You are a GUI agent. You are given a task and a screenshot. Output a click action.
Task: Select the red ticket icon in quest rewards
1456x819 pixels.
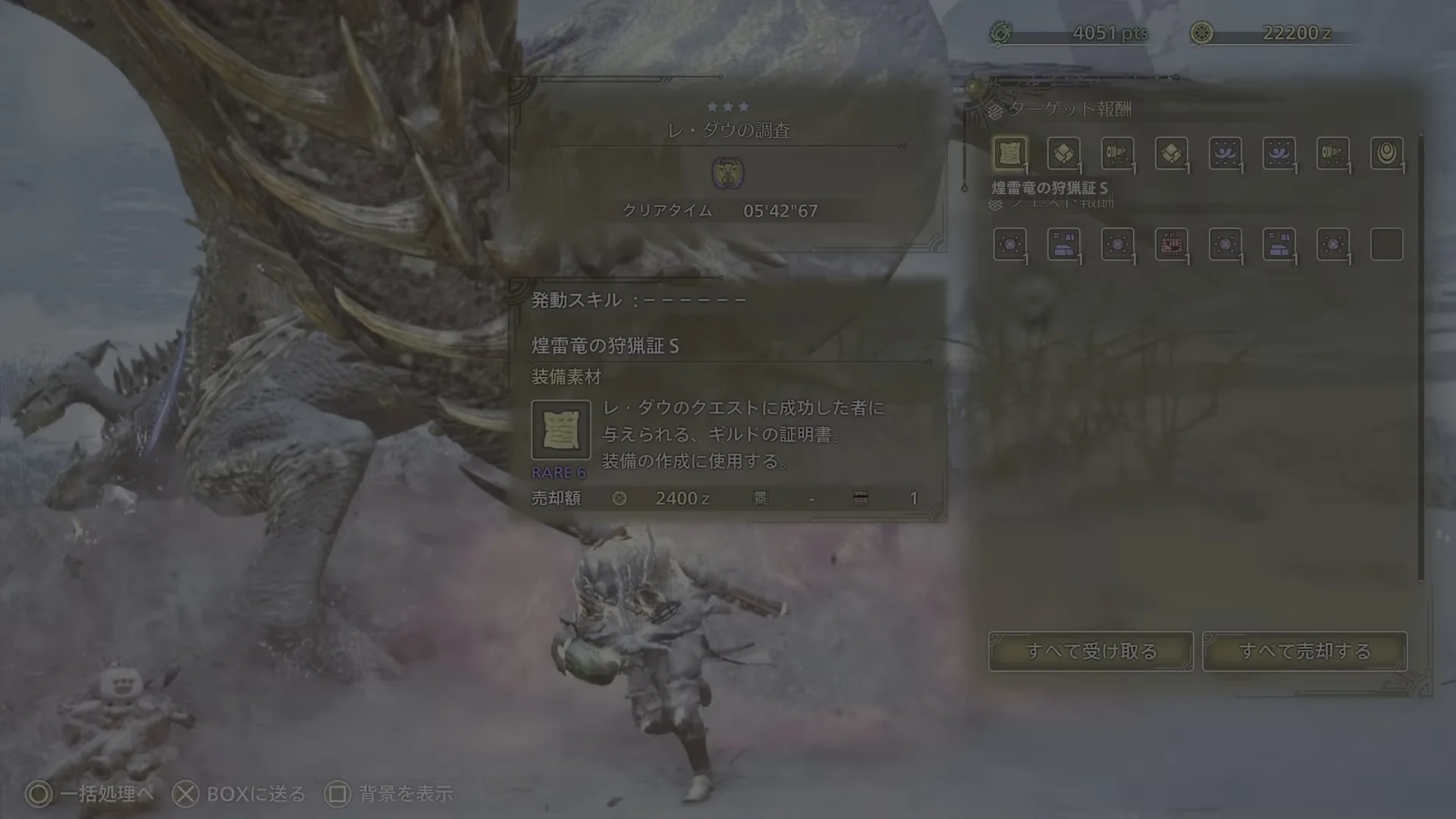(1172, 244)
